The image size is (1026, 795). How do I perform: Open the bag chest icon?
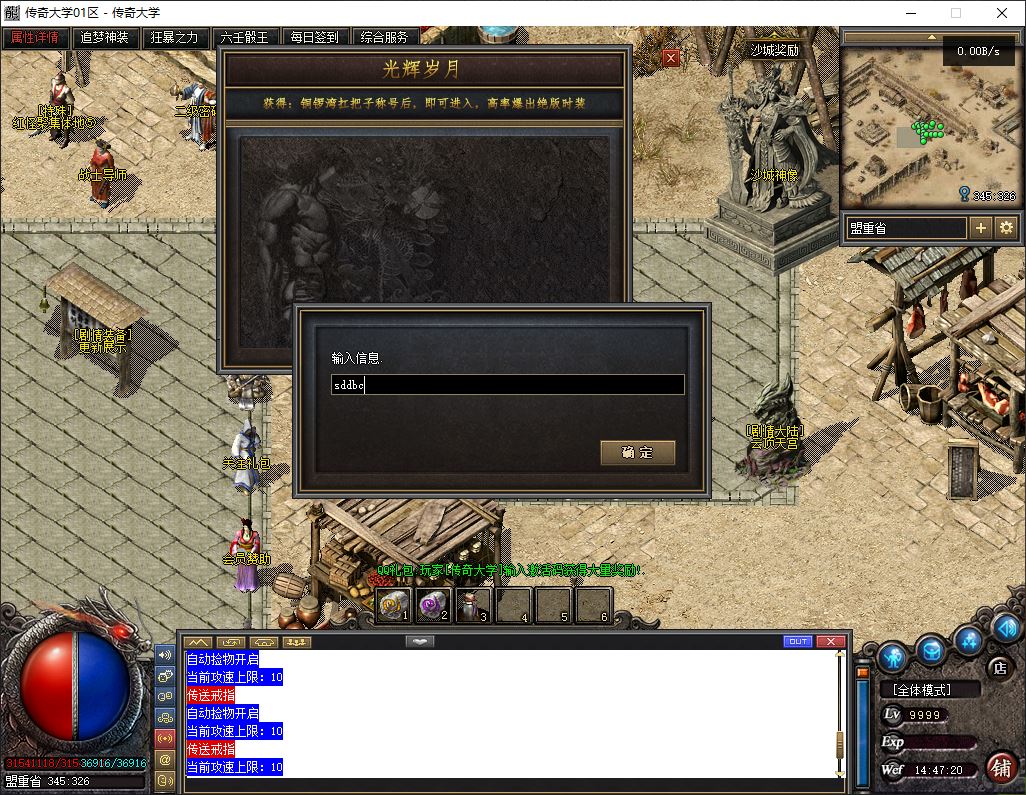(x=932, y=649)
